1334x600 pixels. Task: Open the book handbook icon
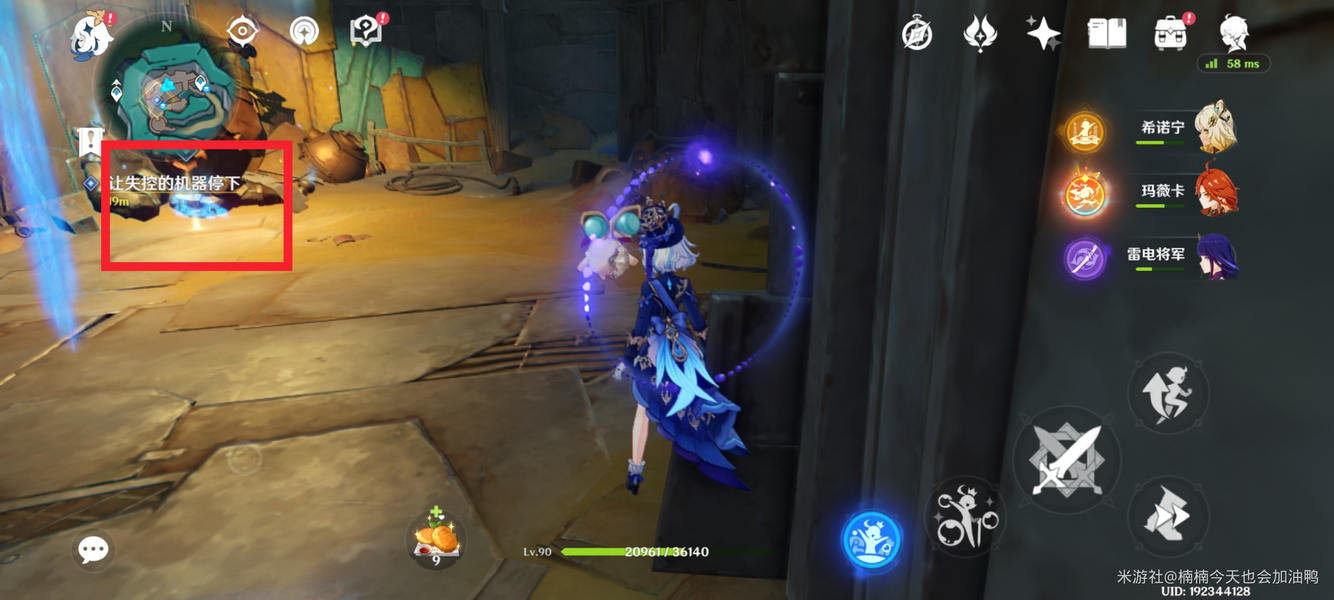coord(1107,33)
